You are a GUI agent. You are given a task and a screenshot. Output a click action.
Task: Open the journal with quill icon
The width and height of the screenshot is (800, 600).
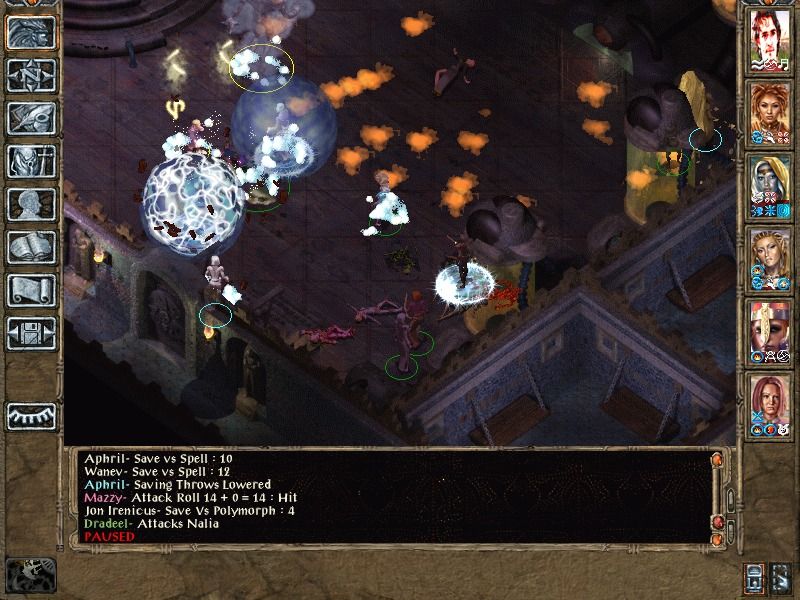click(30, 118)
